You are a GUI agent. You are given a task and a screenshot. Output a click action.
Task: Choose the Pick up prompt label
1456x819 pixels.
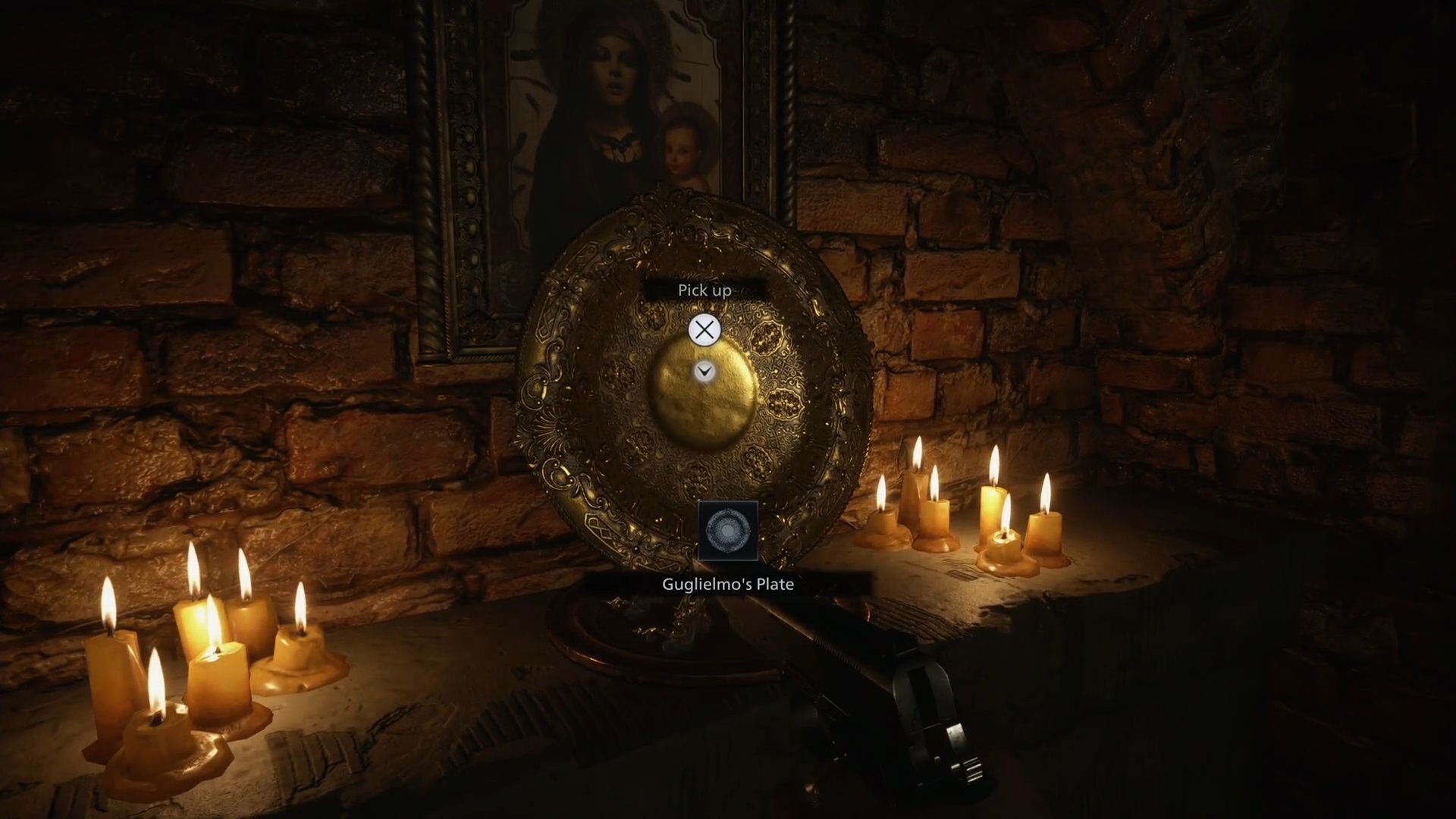tap(704, 290)
